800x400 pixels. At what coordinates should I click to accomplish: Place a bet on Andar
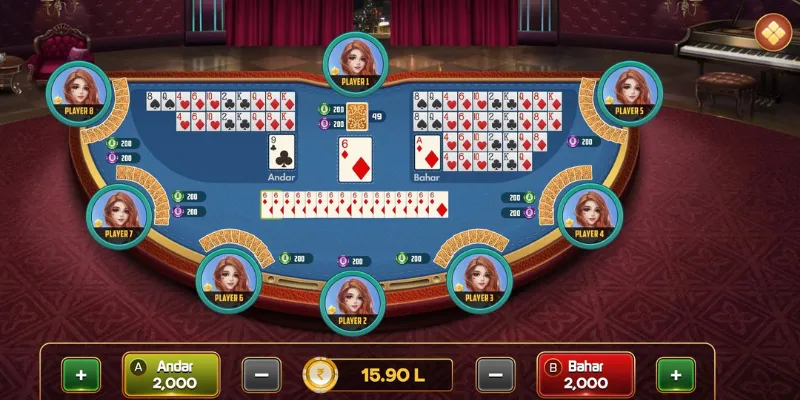171,375
